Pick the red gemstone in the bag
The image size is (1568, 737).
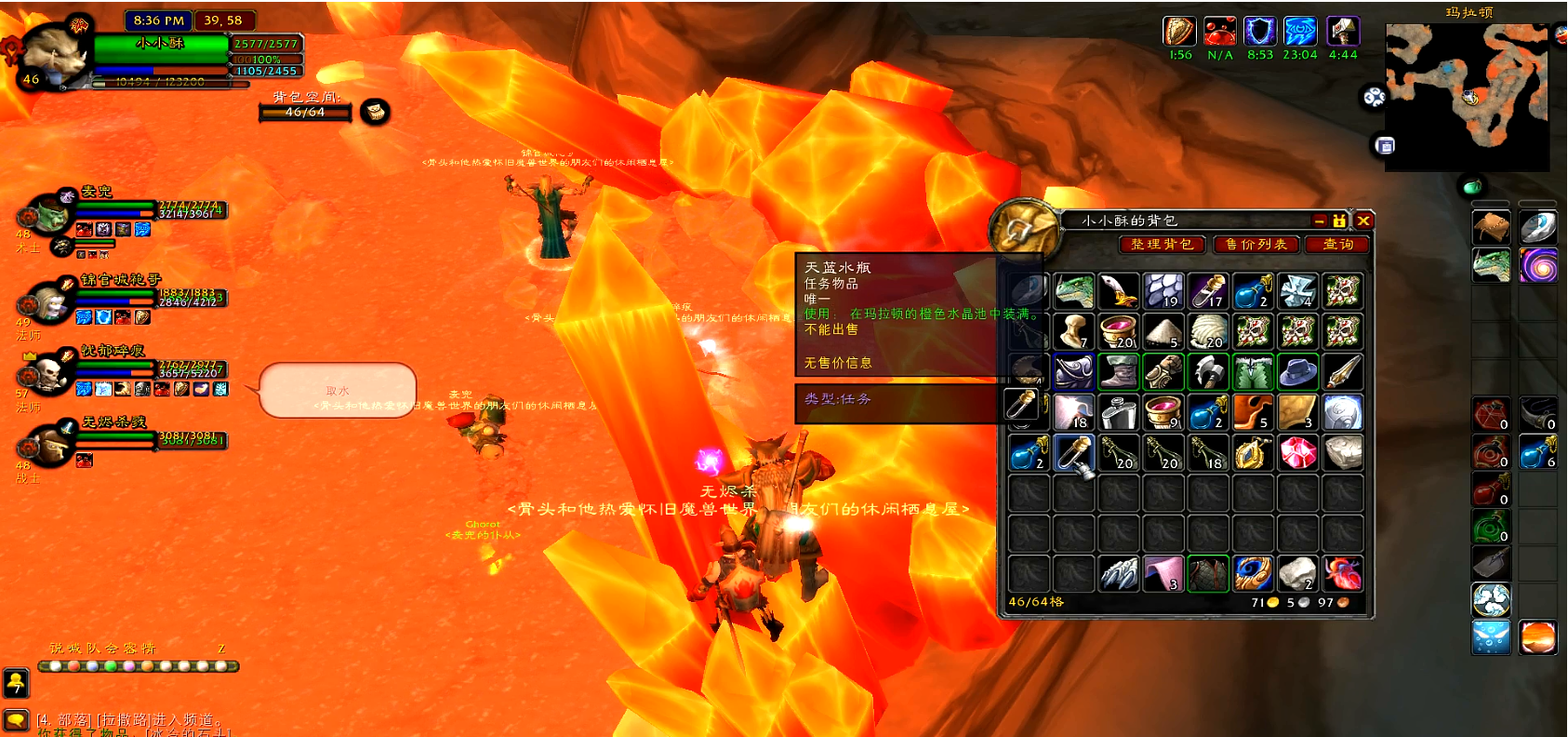[1297, 453]
